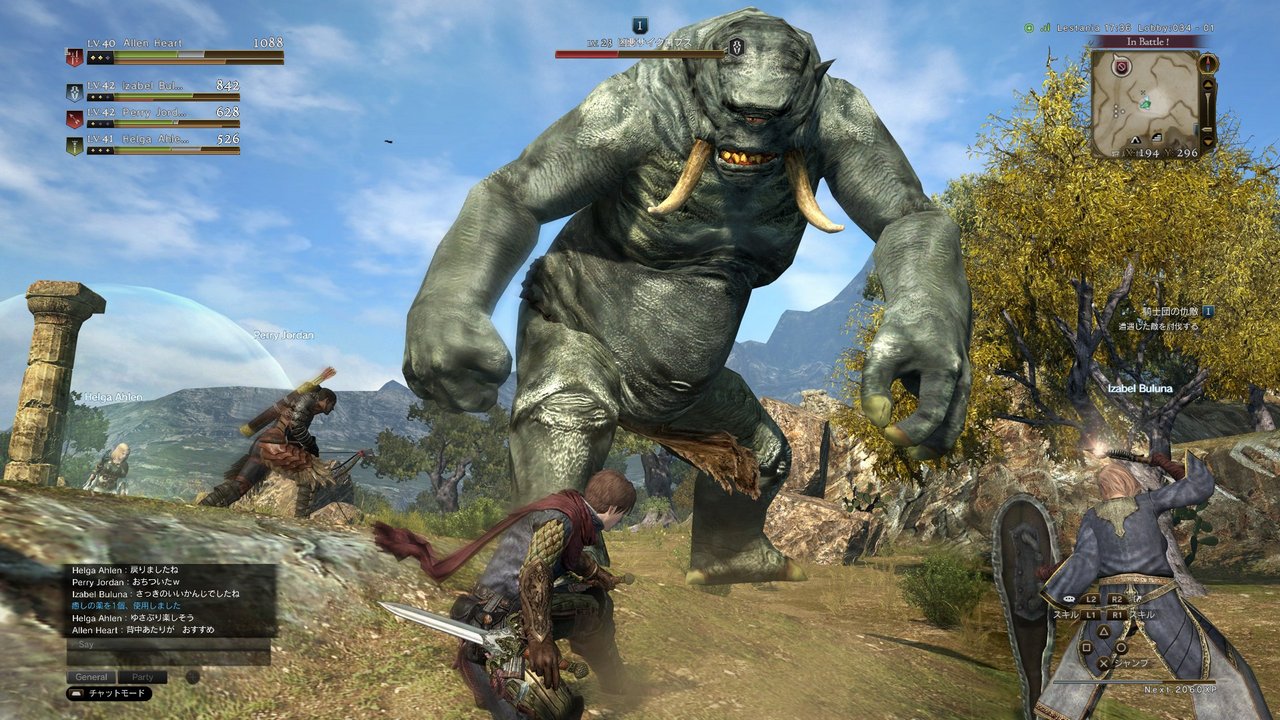Select the General chat tab
Image resolution: width=1280 pixels, height=720 pixels.
click(x=91, y=676)
